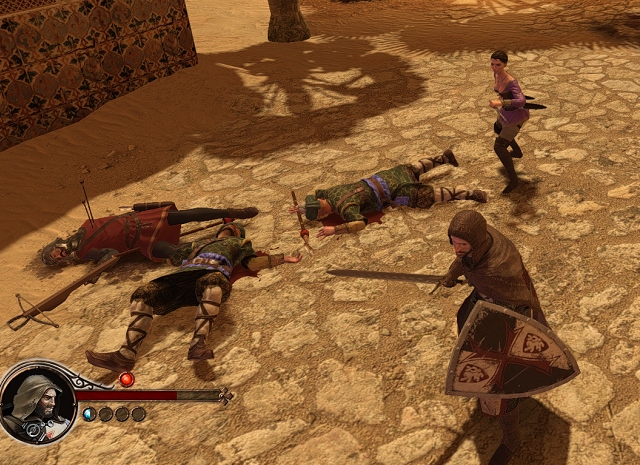Click the hooded hero portrait
Image resolution: width=640 pixels, height=465 pixels.
37,402
